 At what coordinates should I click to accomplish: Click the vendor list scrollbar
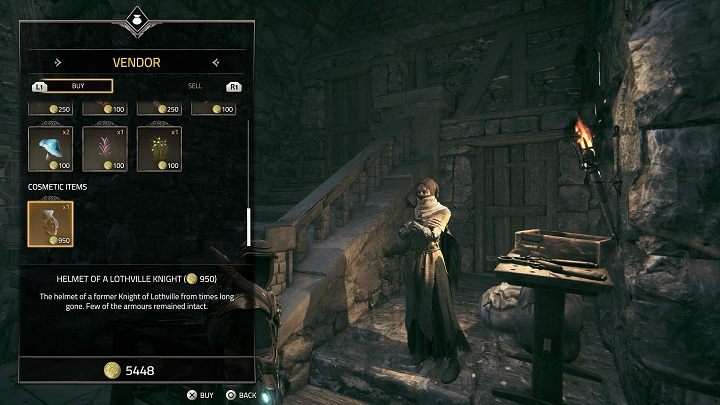(x=248, y=226)
